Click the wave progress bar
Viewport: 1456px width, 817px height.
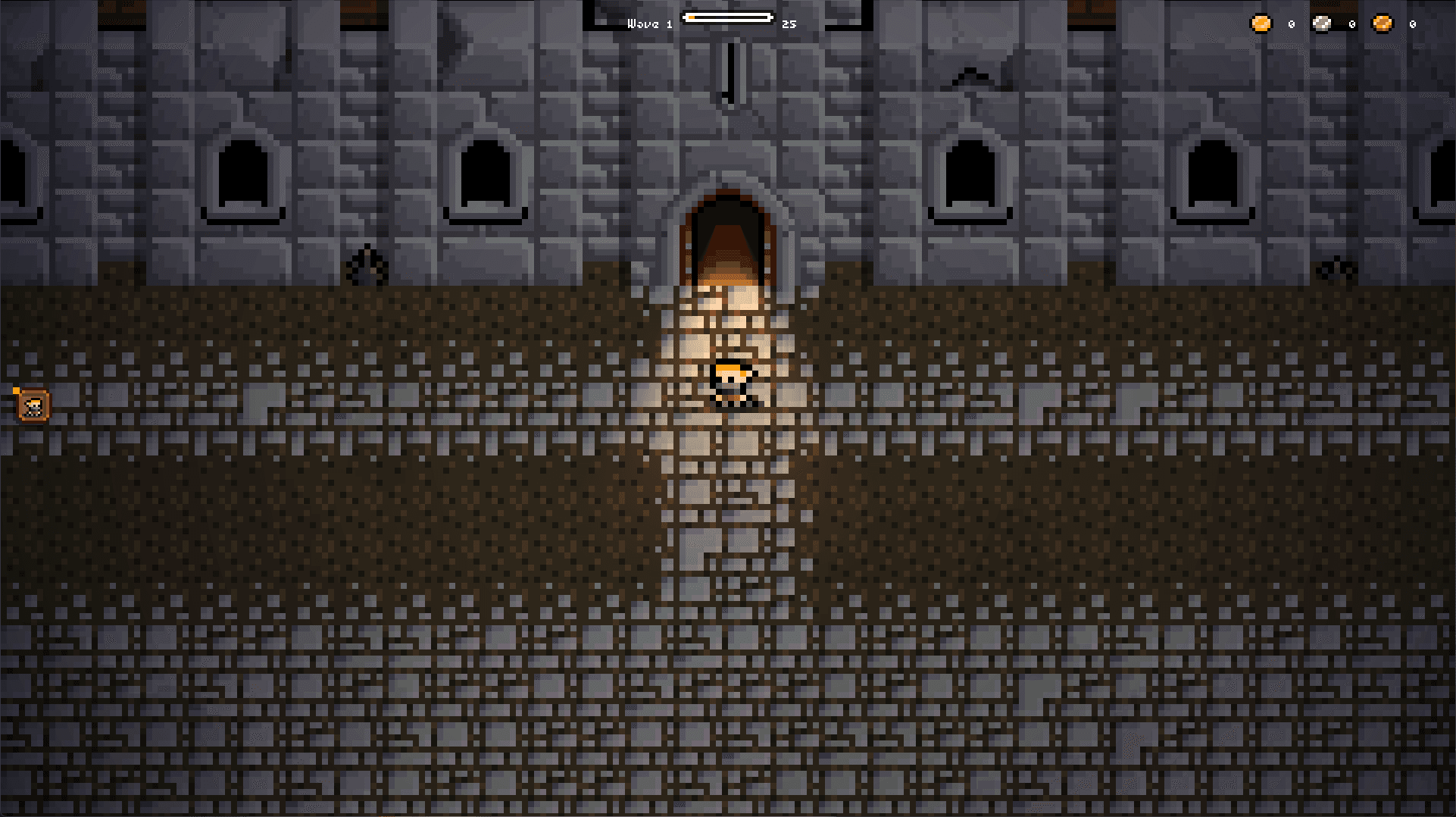pos(728,16)
